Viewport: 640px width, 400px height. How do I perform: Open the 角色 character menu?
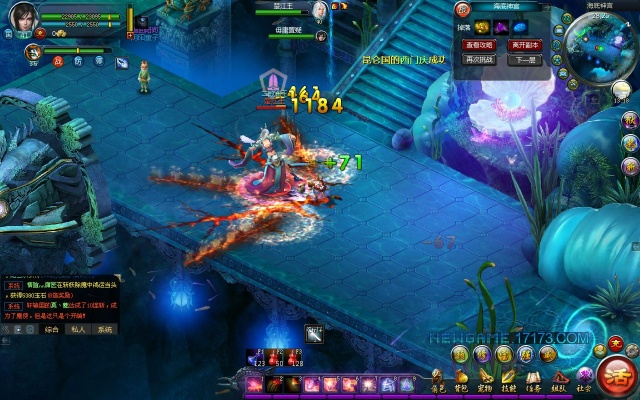tap(438, 381)
